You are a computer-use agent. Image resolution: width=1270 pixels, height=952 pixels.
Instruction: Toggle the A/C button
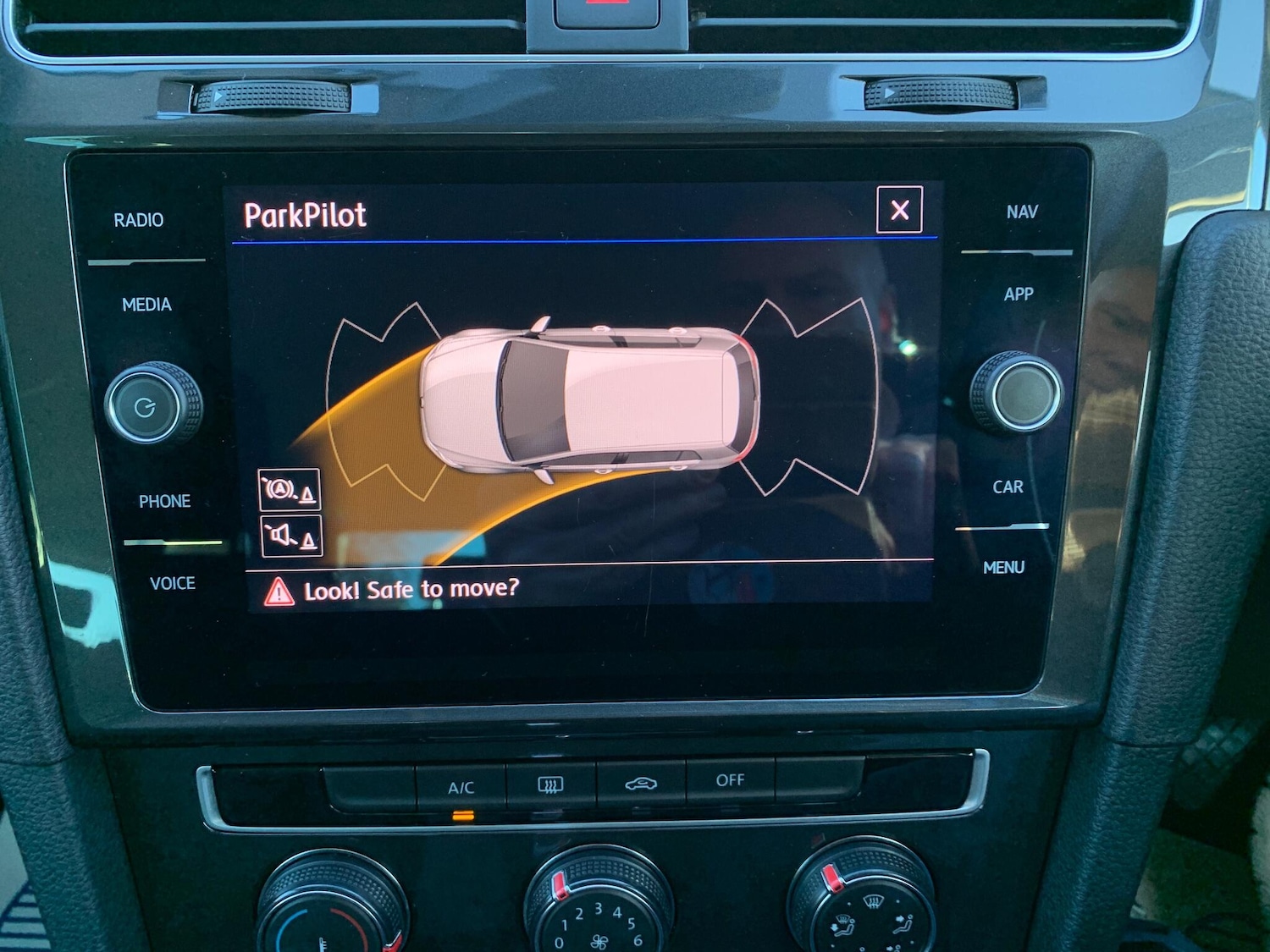pos(461,788)
